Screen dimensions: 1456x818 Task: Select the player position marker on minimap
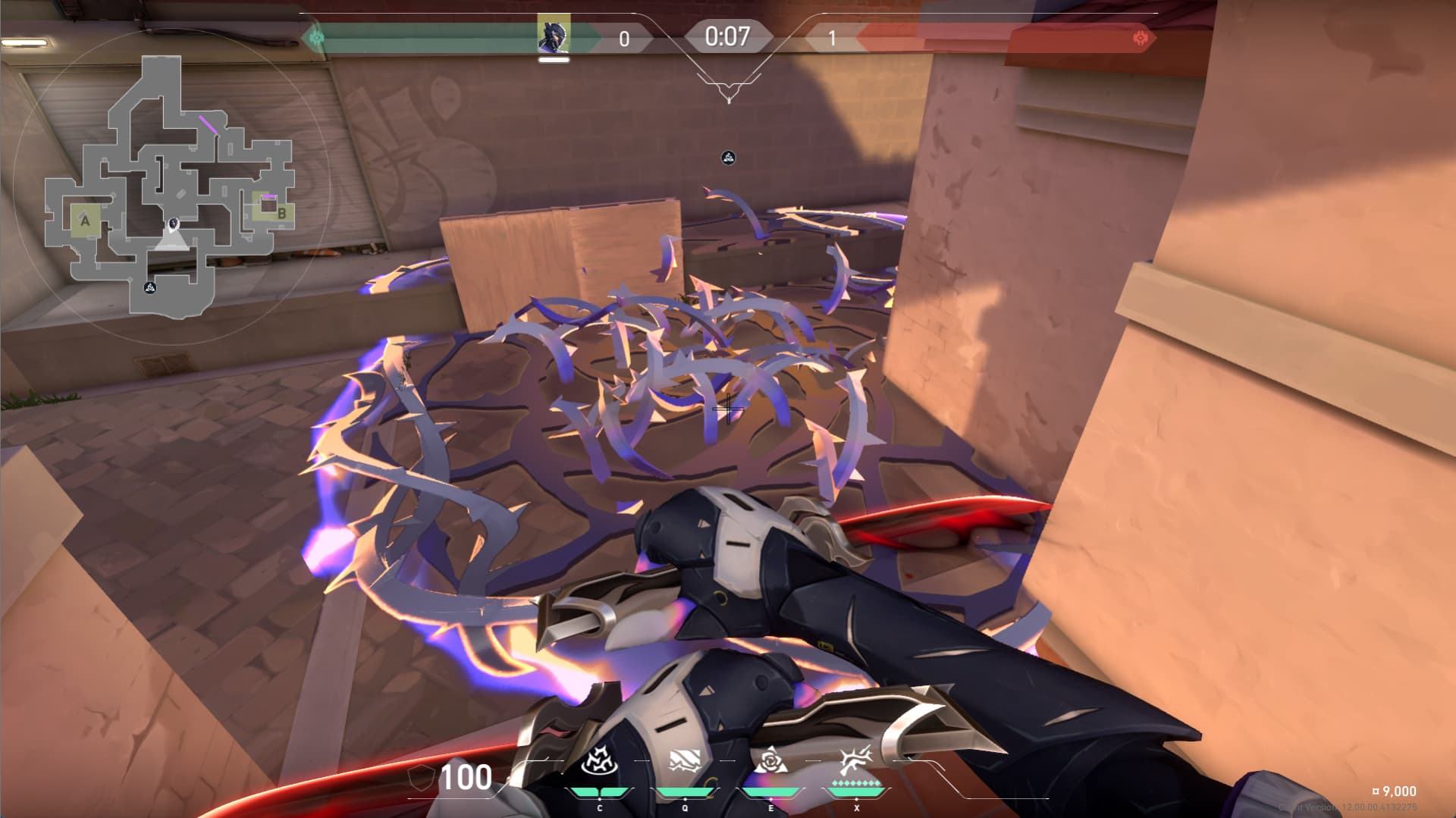pos(174,224)
